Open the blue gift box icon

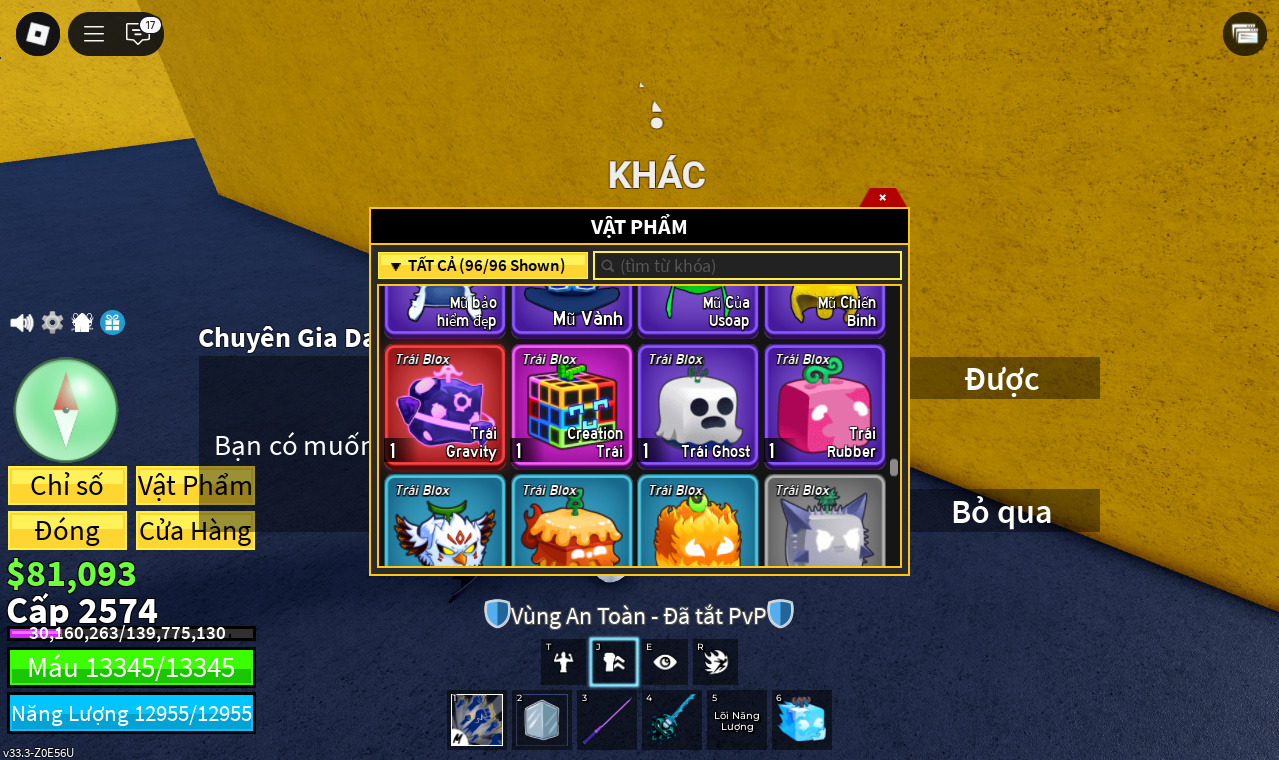113,323
